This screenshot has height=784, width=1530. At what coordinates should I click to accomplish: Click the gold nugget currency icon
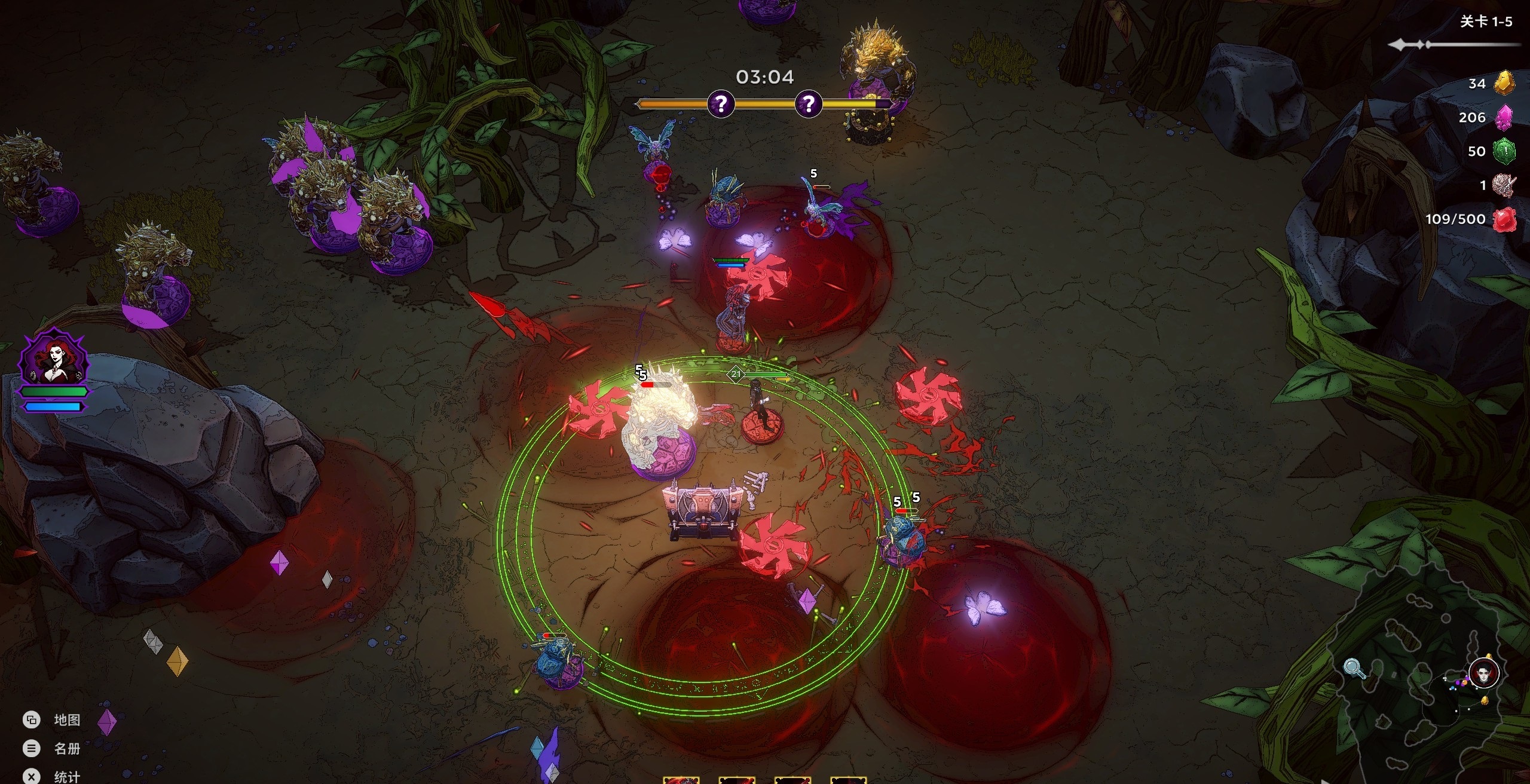[1505, 83]
